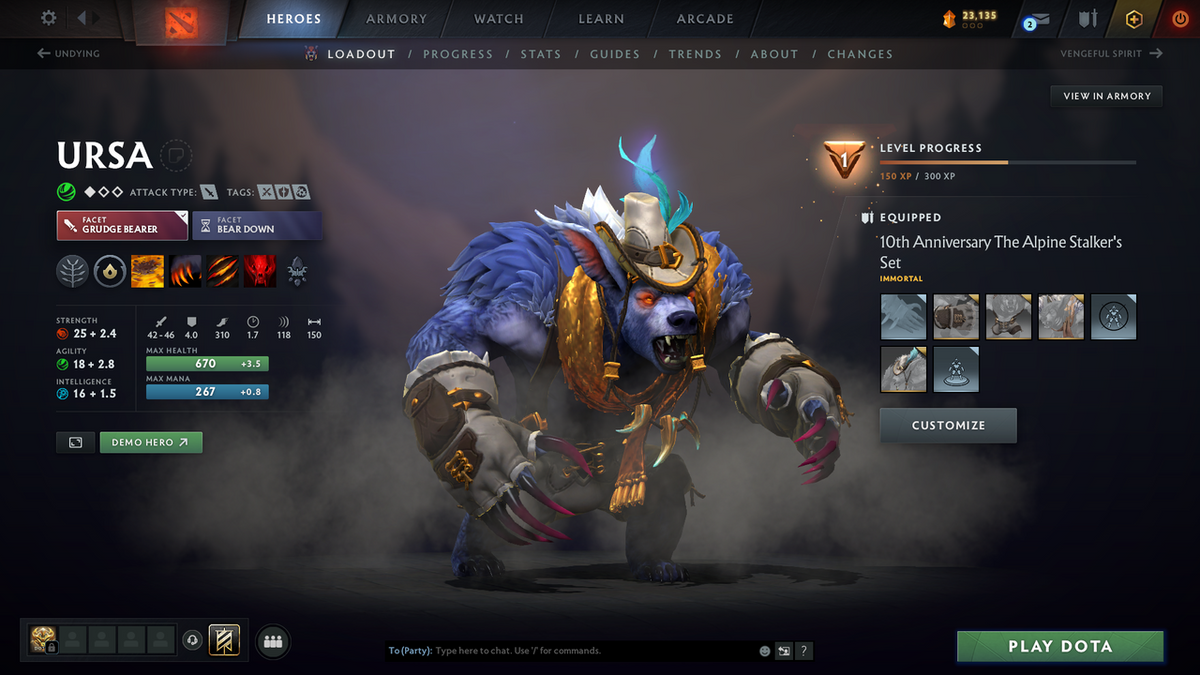Image resolution: width=1200 pixels, height=675 pixels.
Task: Select the Grudge Bearer facet
Action: pyautogui.click(x=122, y=225)
